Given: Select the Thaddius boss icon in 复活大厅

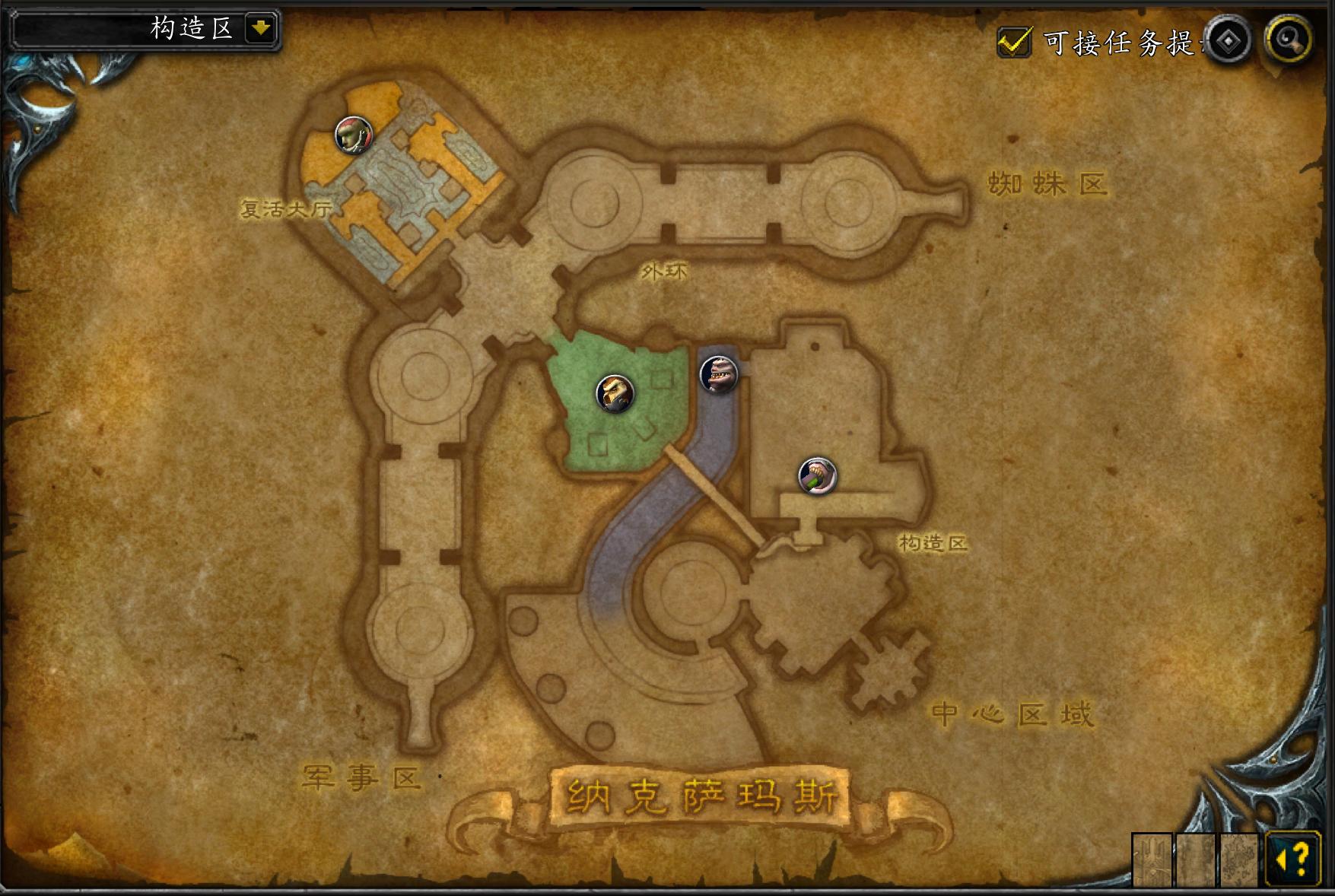Looking at the screenshot, I should (354, 135).
